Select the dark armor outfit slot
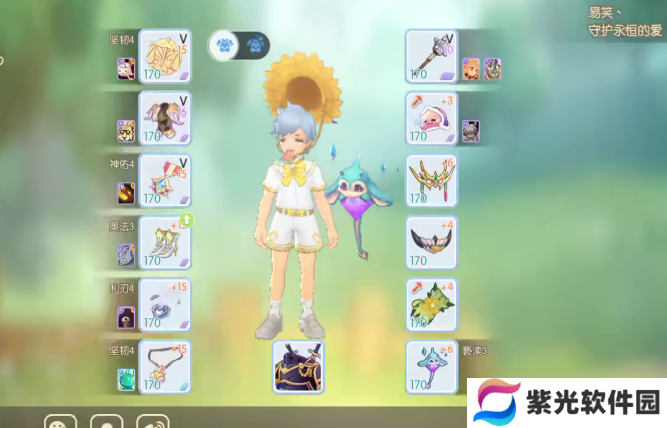This screenshot has height=428, width=667. pos(298,366)
